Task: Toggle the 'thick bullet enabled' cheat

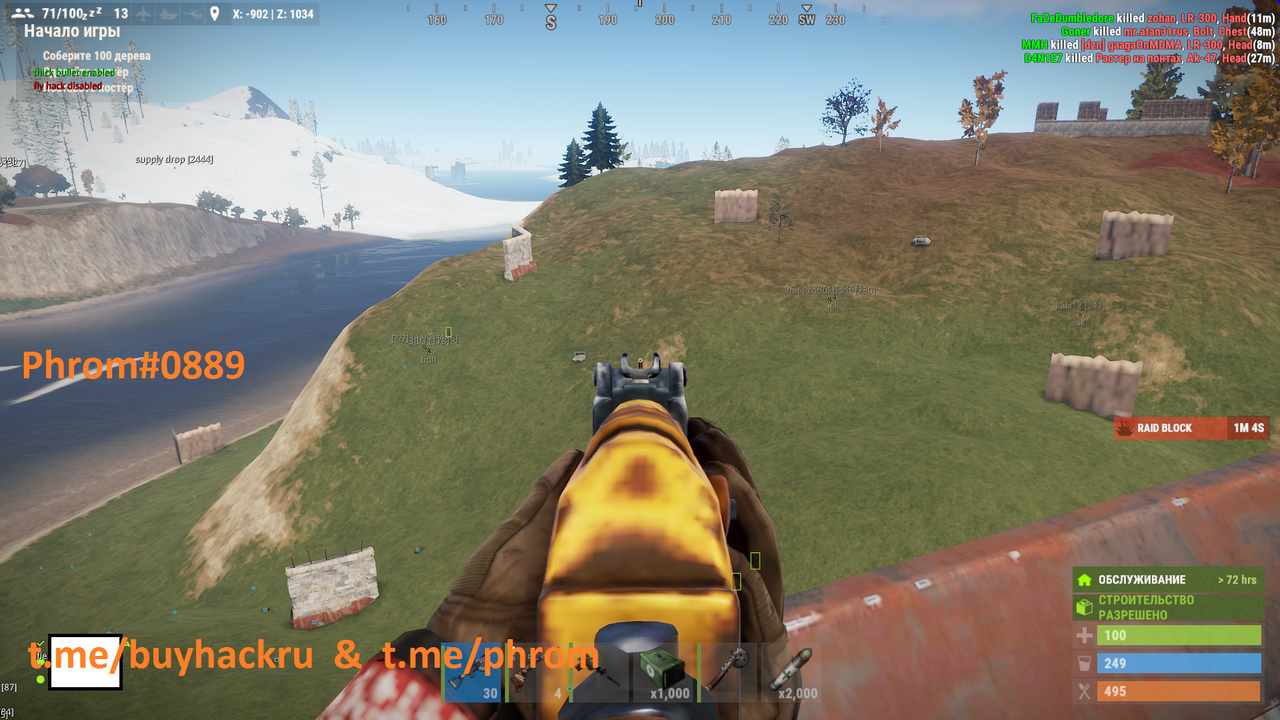Action: pos(73,72)
